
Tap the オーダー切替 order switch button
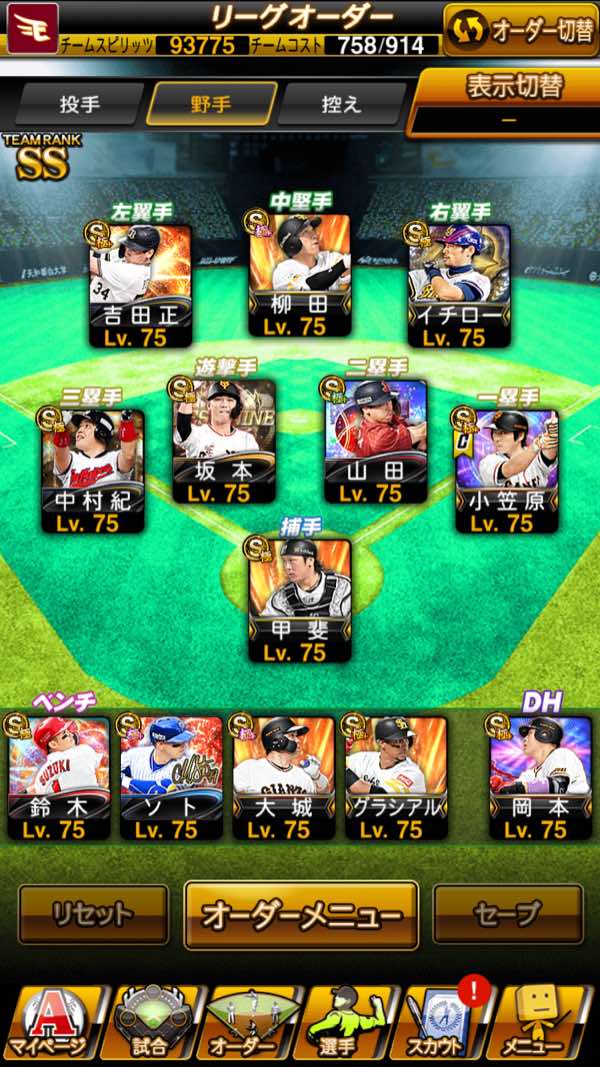point(522,30)
